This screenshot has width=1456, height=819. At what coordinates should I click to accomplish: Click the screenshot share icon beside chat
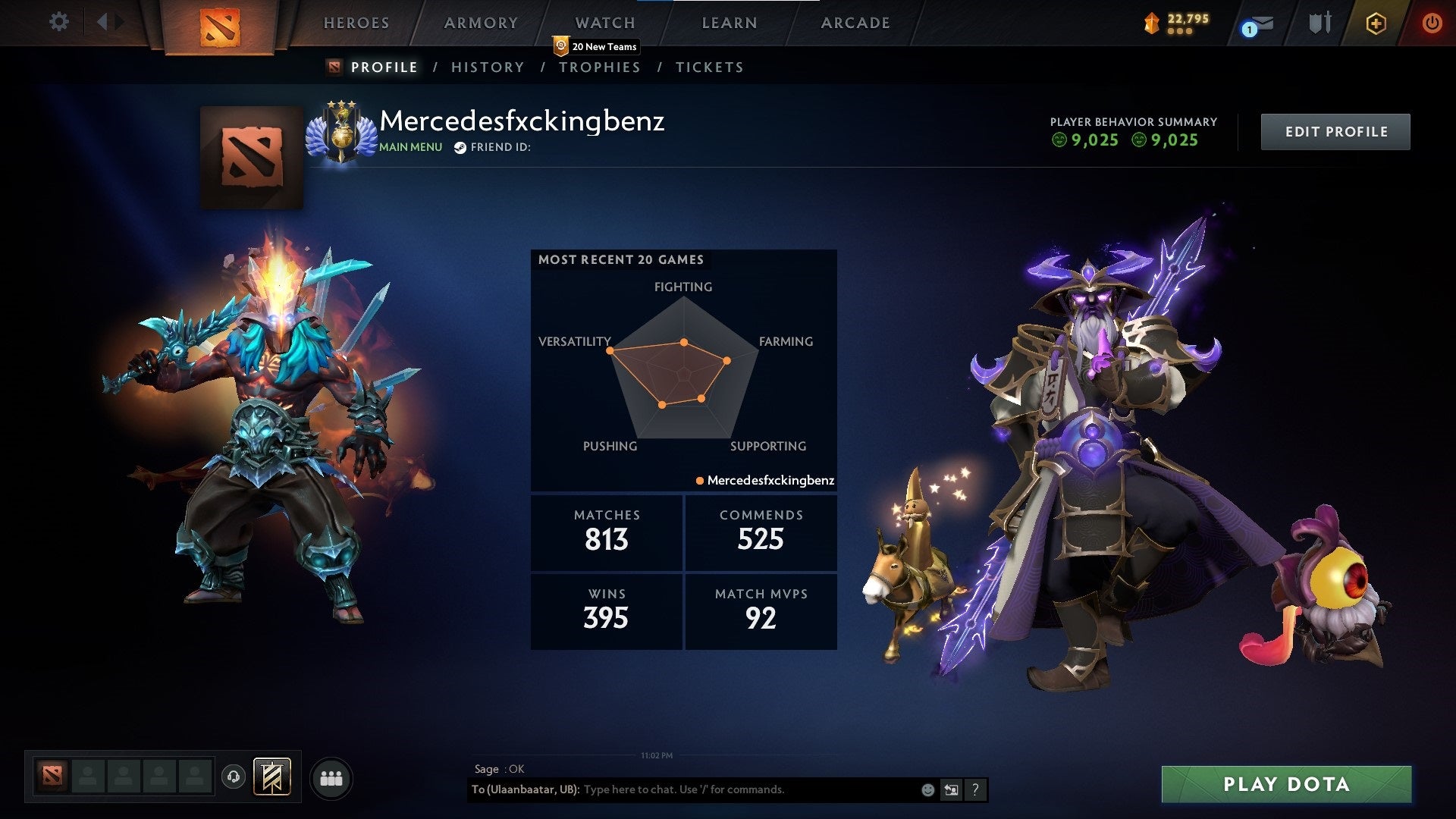(951, 789)
